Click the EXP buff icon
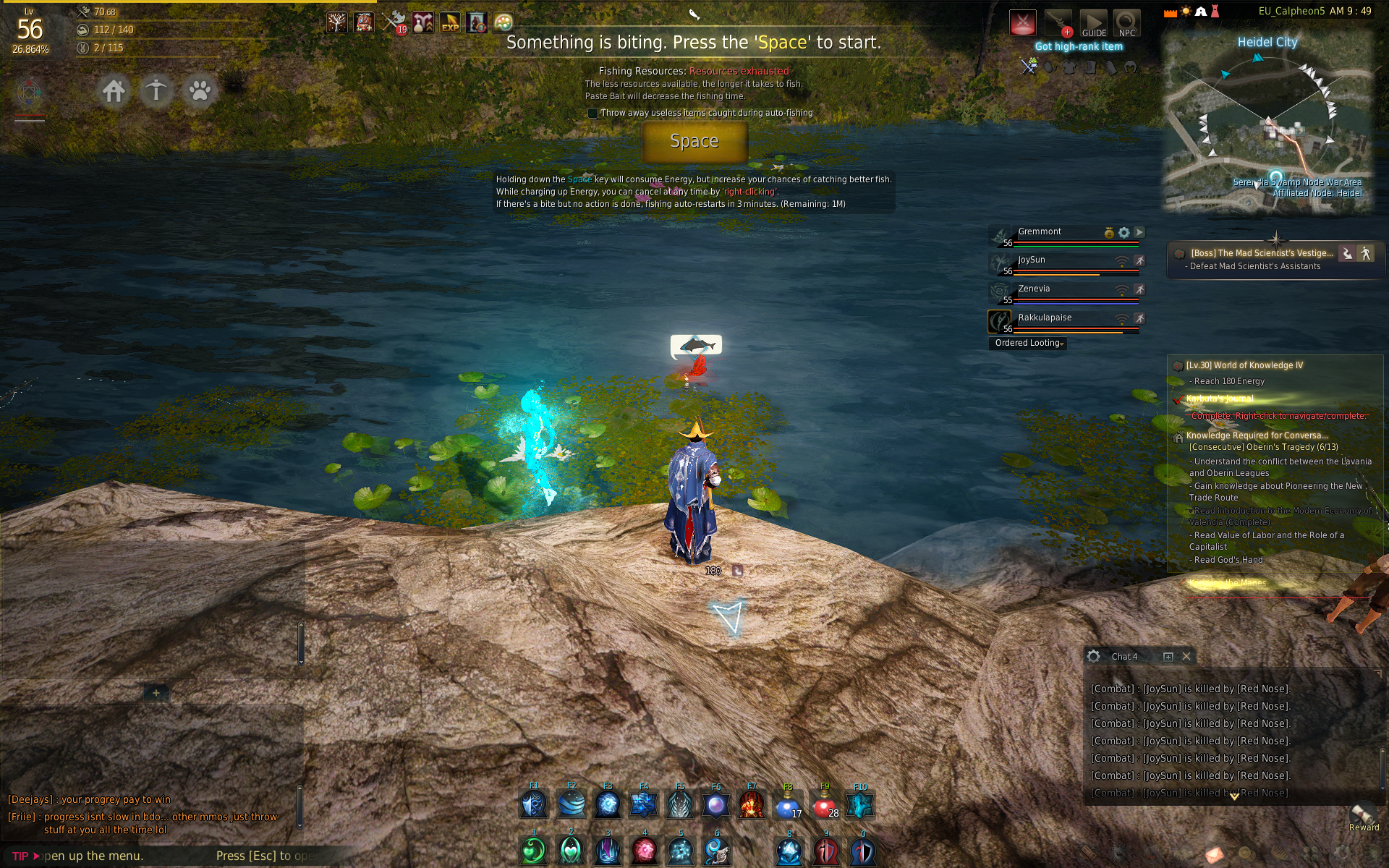Image resolution: width=1389 pixels, height=868 pixels. (x=450, y=23)
